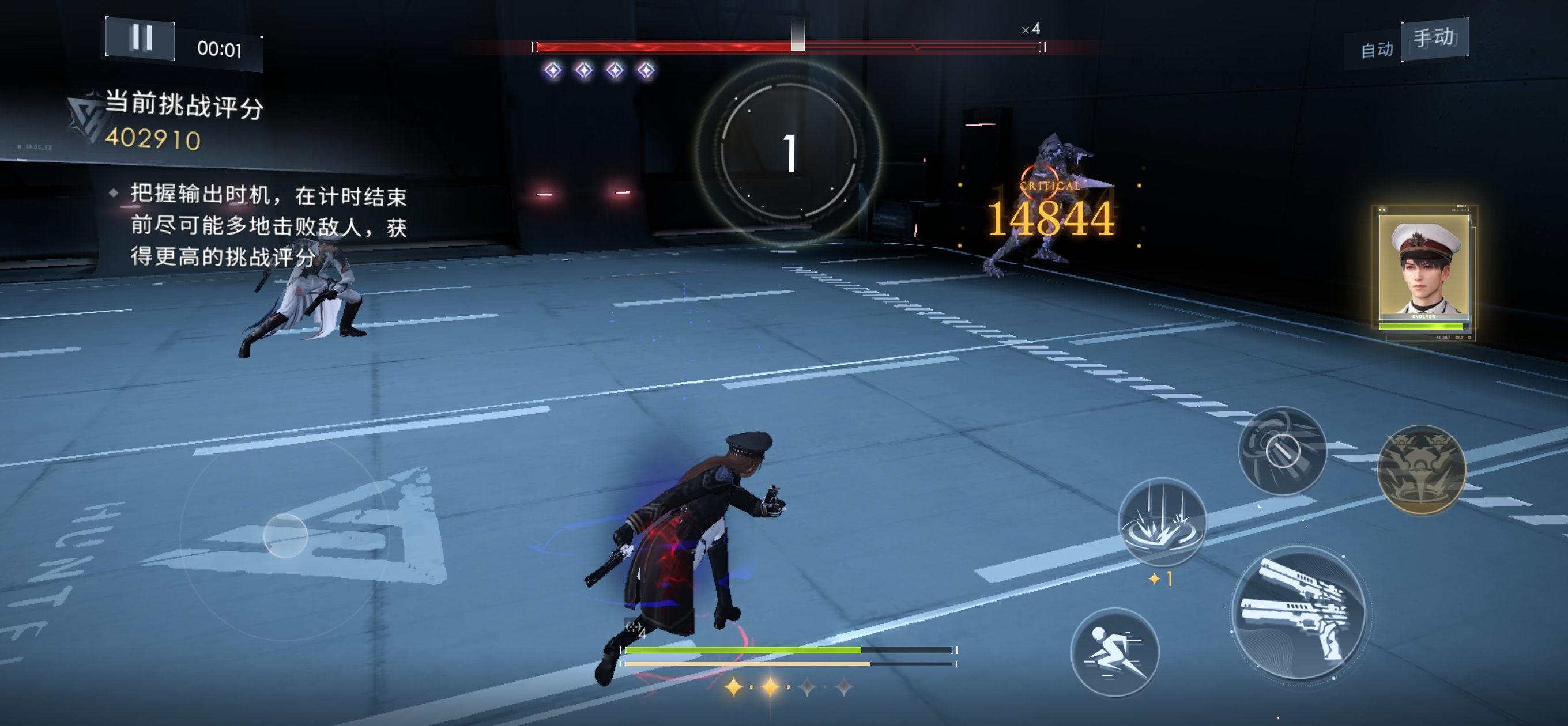The width and height of the screenshot is (1568, 726).
Task: Trigger the swirling vortex skill
Action: click(x=1282, y=451)
